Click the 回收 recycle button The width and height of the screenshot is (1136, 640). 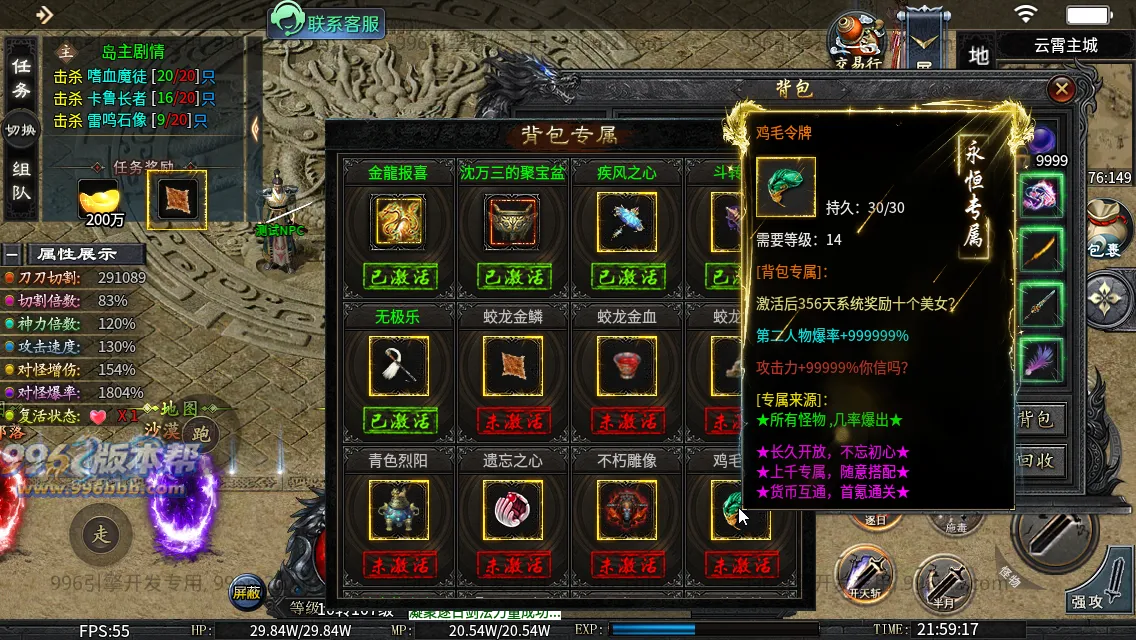tap(1036, 461)
